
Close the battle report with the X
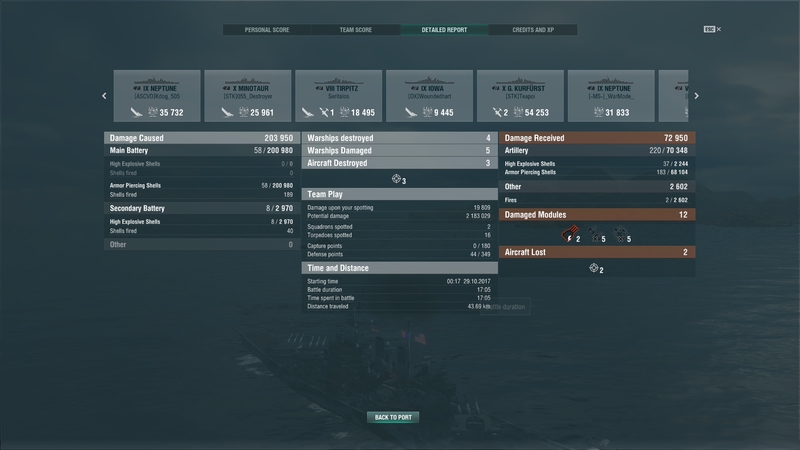(718, 30)
